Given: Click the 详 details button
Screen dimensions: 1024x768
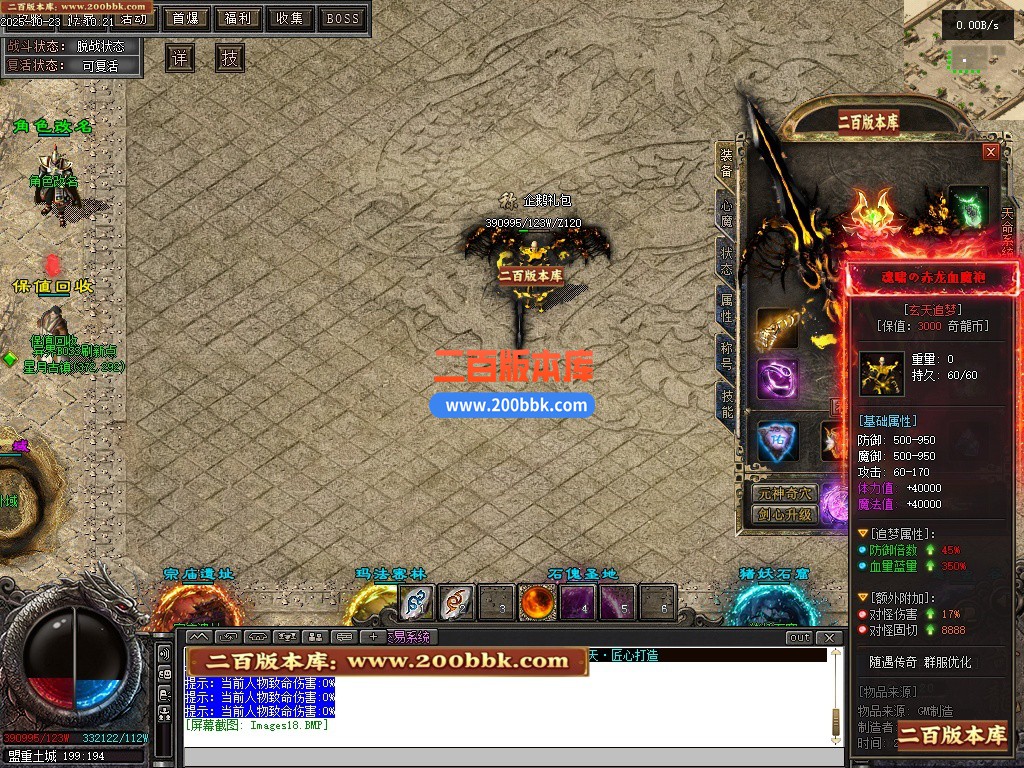Looking at the screenshot, I should click(180, 58).
